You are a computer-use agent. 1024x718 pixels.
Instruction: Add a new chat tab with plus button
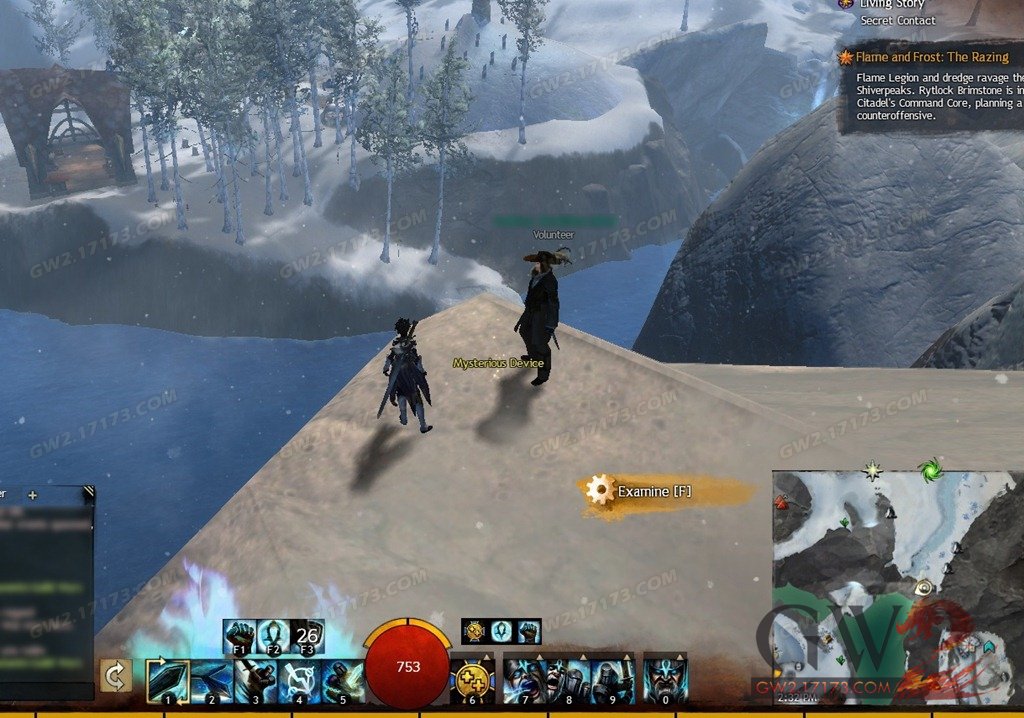tap(32, 494)
